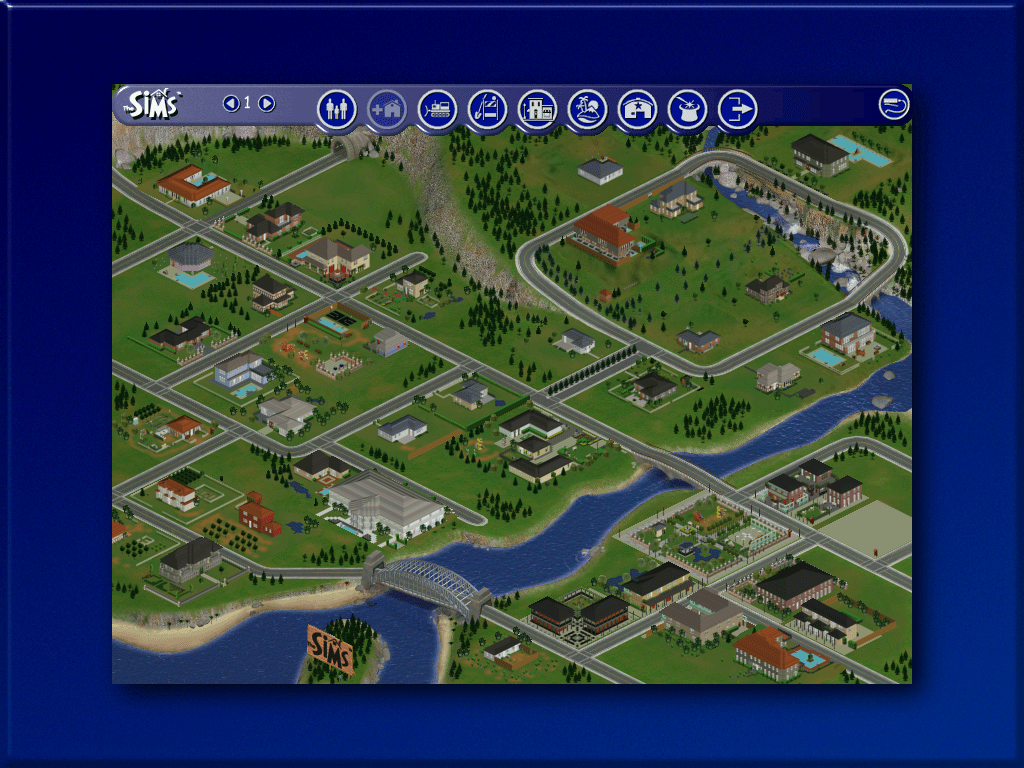Visit the Downtown city buildings icon
Viewport: 1024px width, 768px height.
pos(537,109)
